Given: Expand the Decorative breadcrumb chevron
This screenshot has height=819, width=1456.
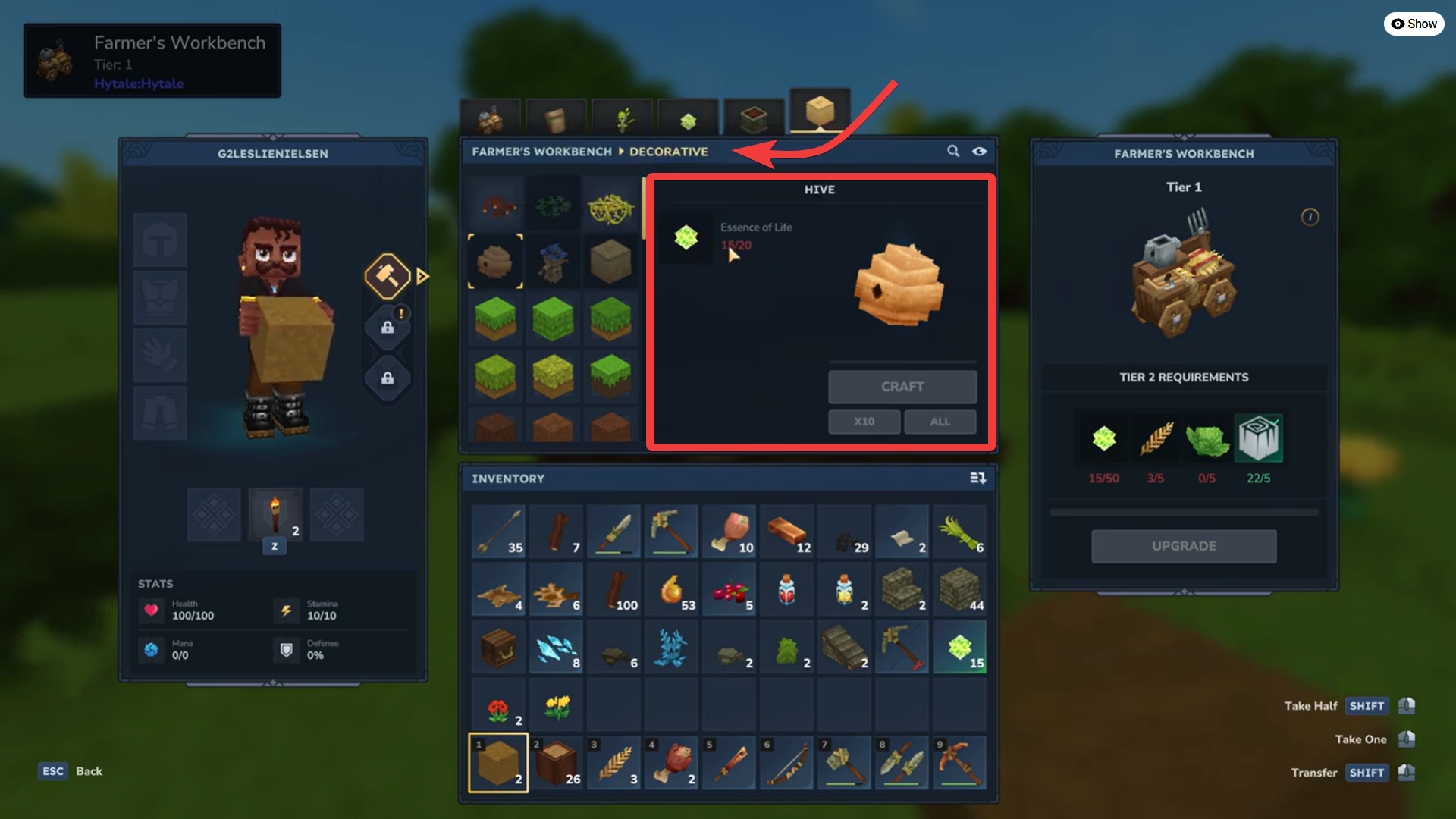Looking at the screenshot, I should [x=620, y=152].
